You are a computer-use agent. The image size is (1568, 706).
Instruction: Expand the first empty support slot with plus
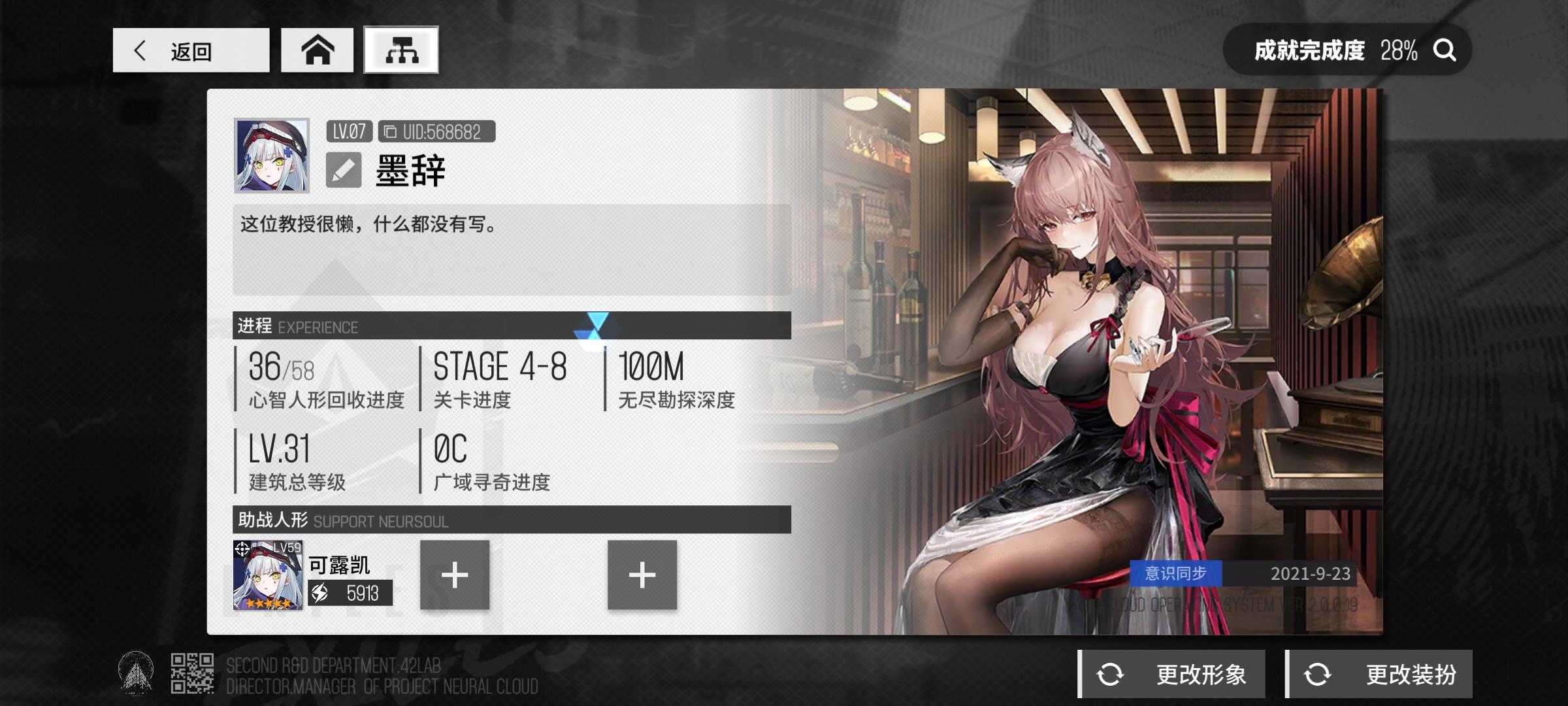[x=455, y=578]
